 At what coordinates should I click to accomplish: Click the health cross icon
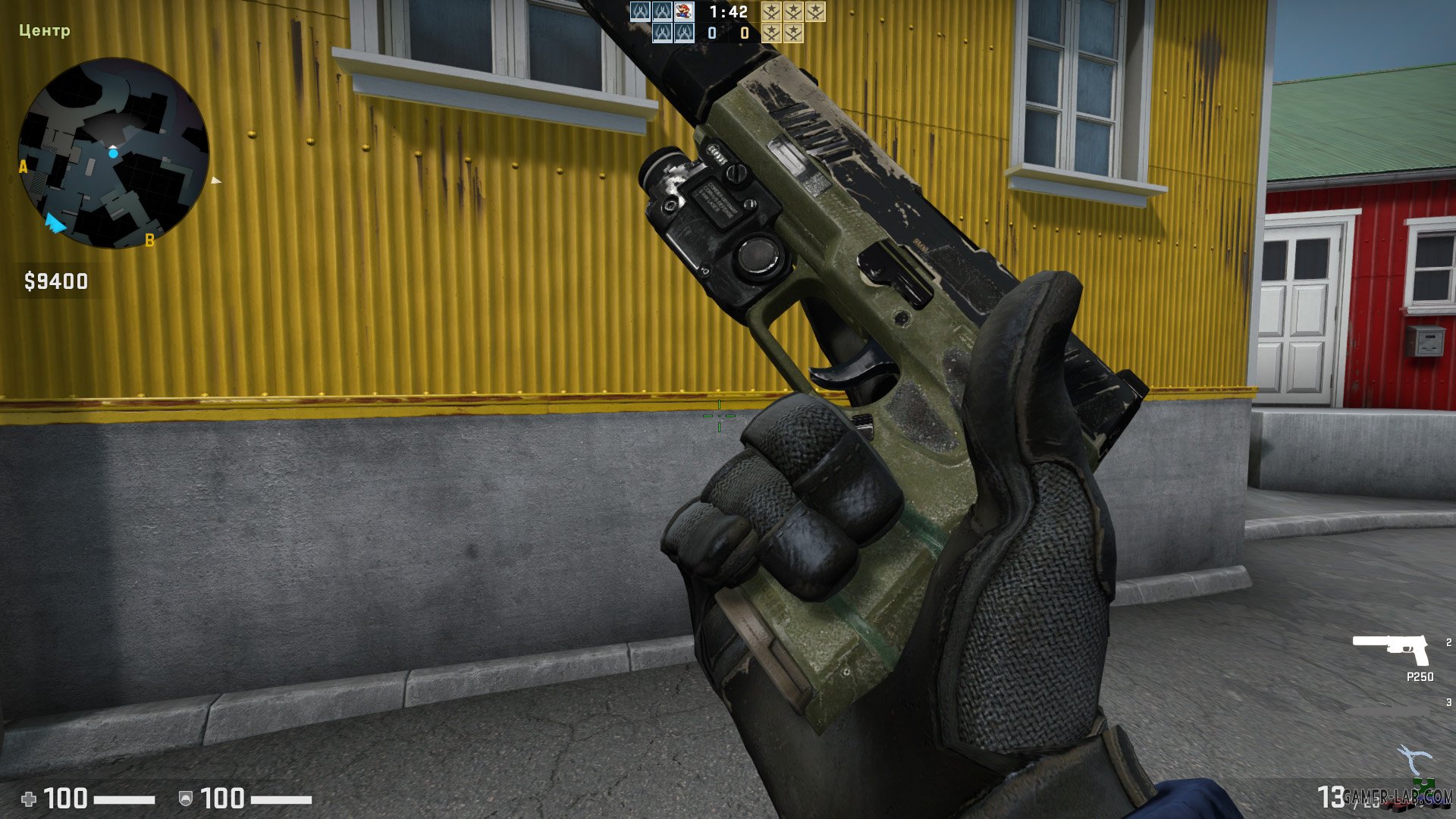(x=30, y=798)
